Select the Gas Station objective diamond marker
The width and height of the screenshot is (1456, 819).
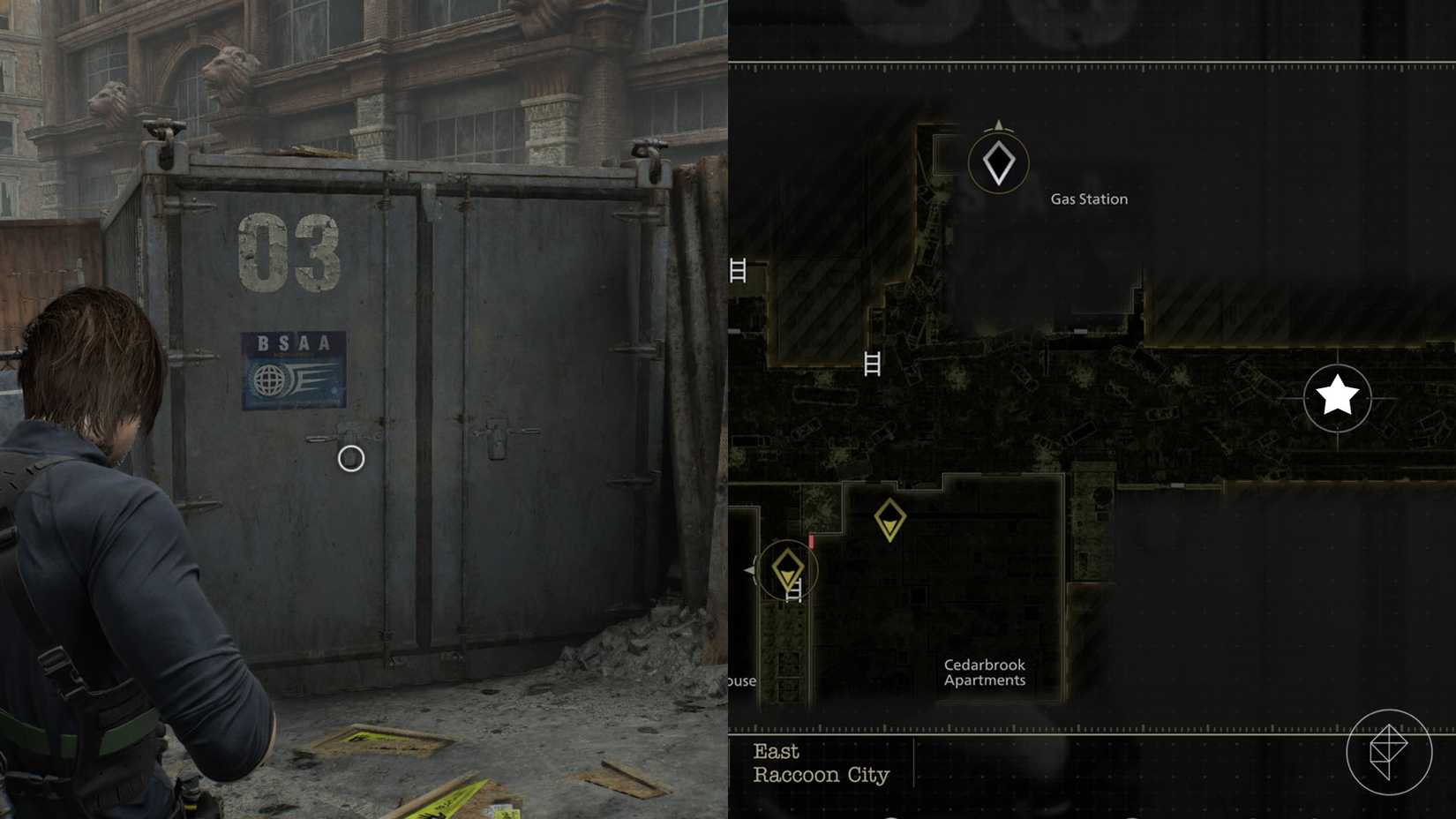pos(998,164)
